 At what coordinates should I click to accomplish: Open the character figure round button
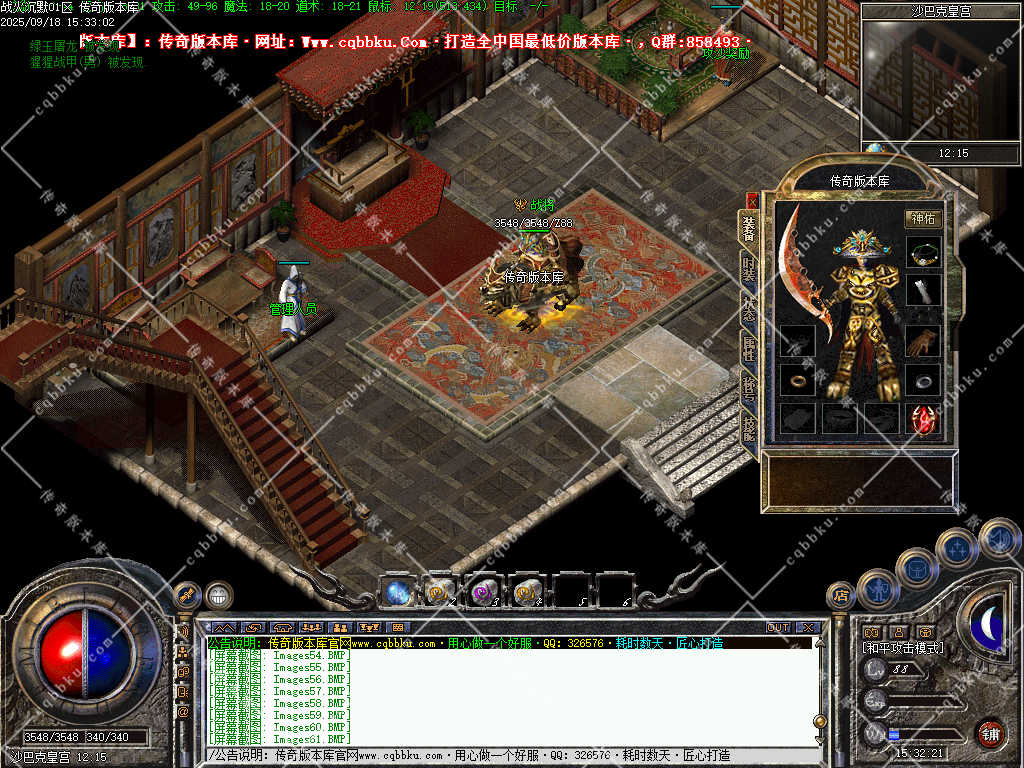point(879,590)
